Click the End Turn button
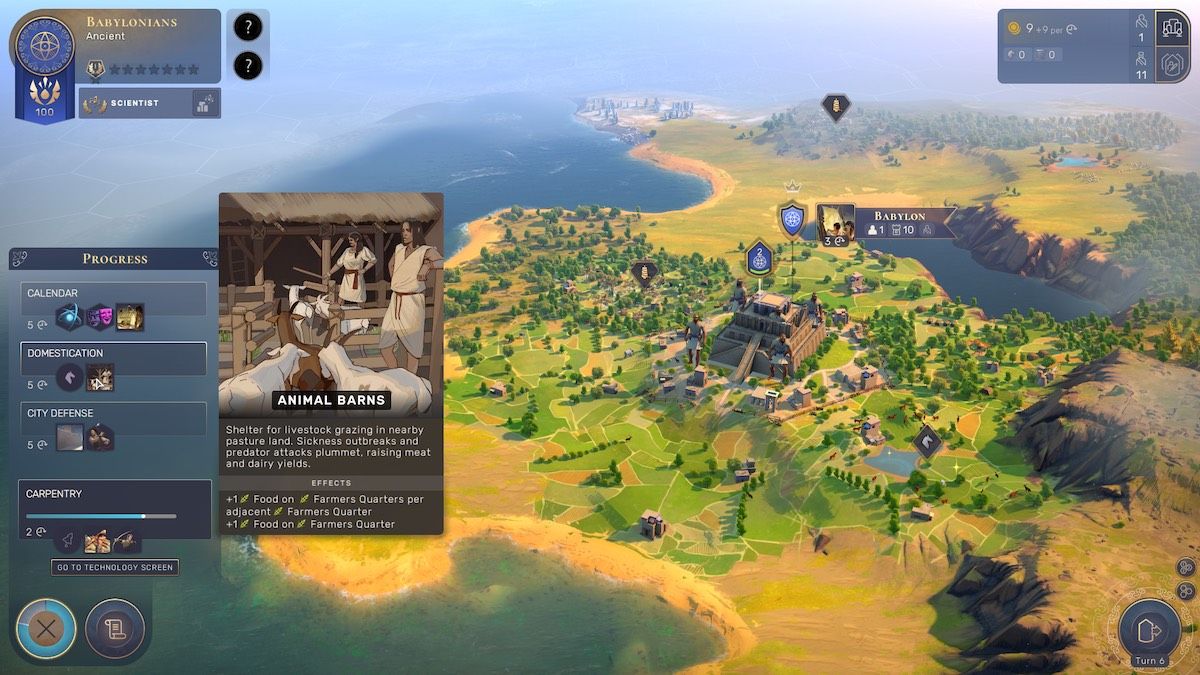1200x675 pixels. (x=1149, y=630)
